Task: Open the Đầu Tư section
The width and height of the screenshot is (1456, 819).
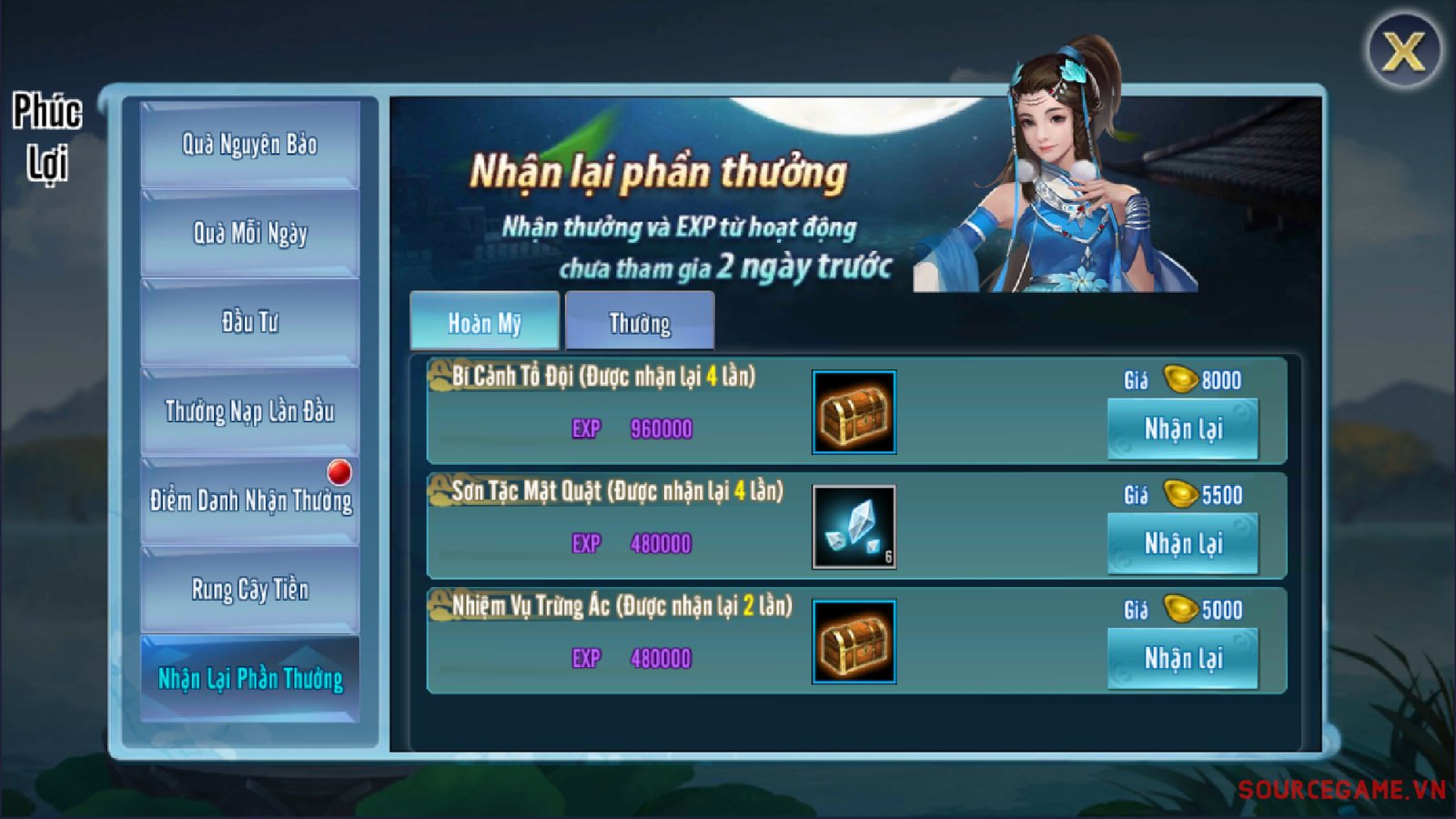Action: point(250,322)
